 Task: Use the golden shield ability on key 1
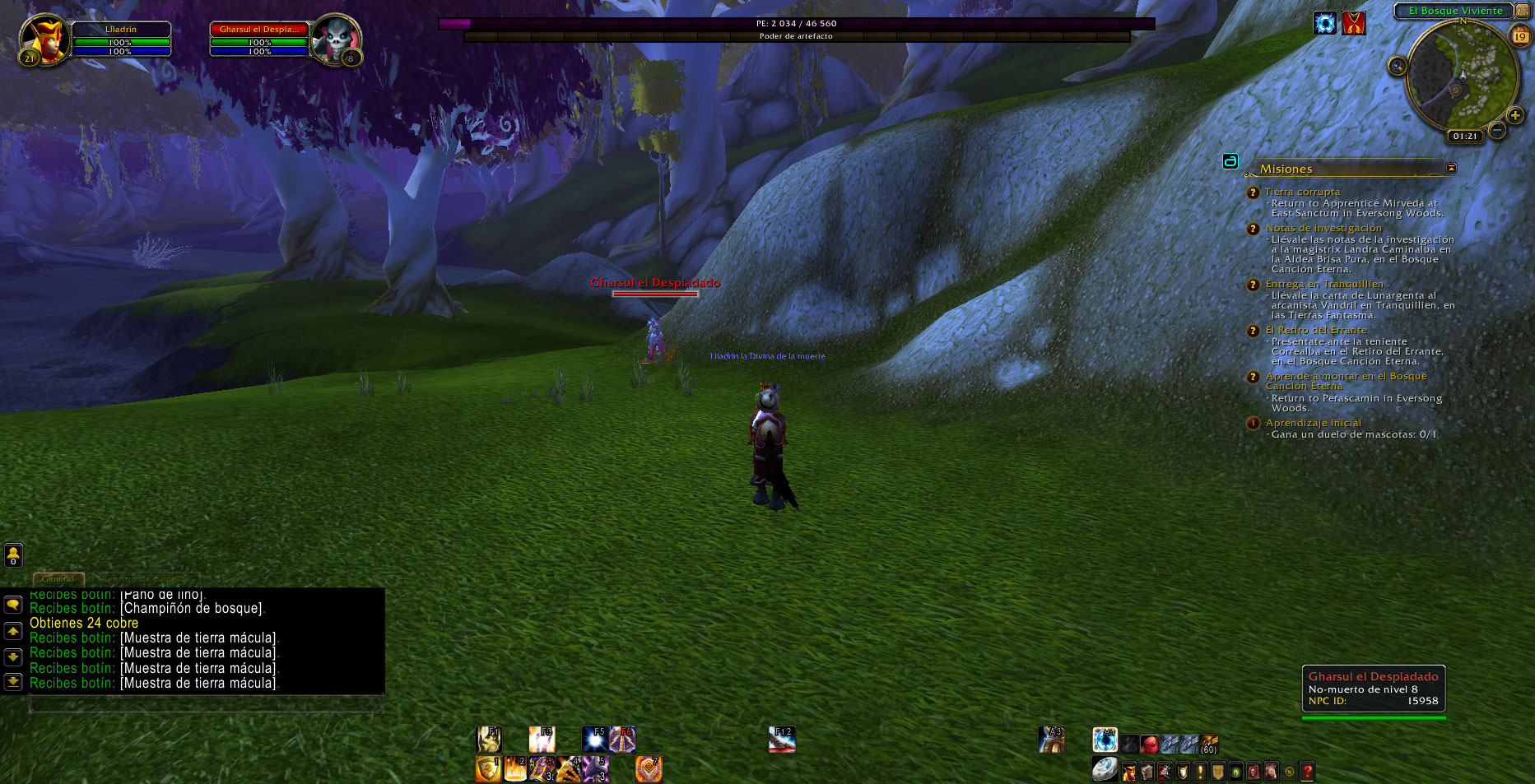pyautogui.click(x=488, y=769)
